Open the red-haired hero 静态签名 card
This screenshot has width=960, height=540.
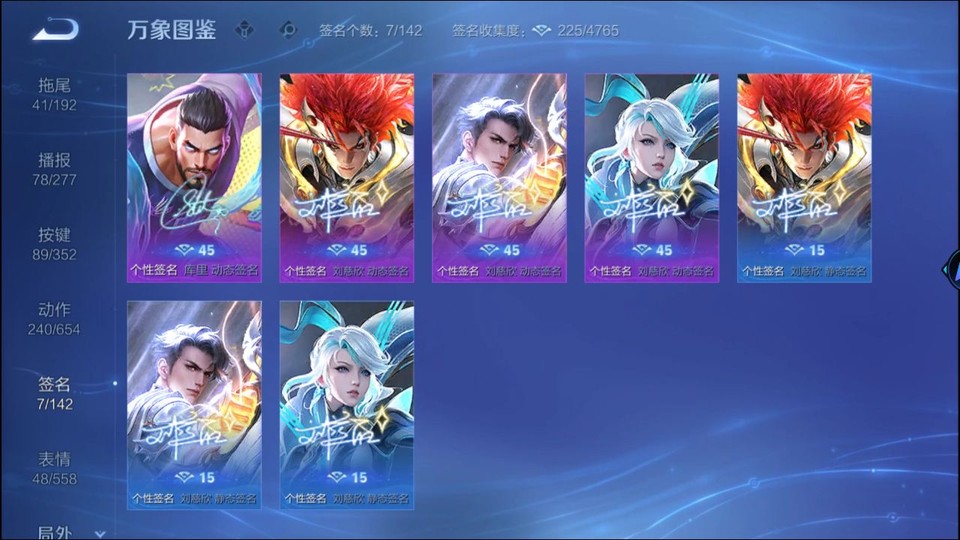click(804, 177)
